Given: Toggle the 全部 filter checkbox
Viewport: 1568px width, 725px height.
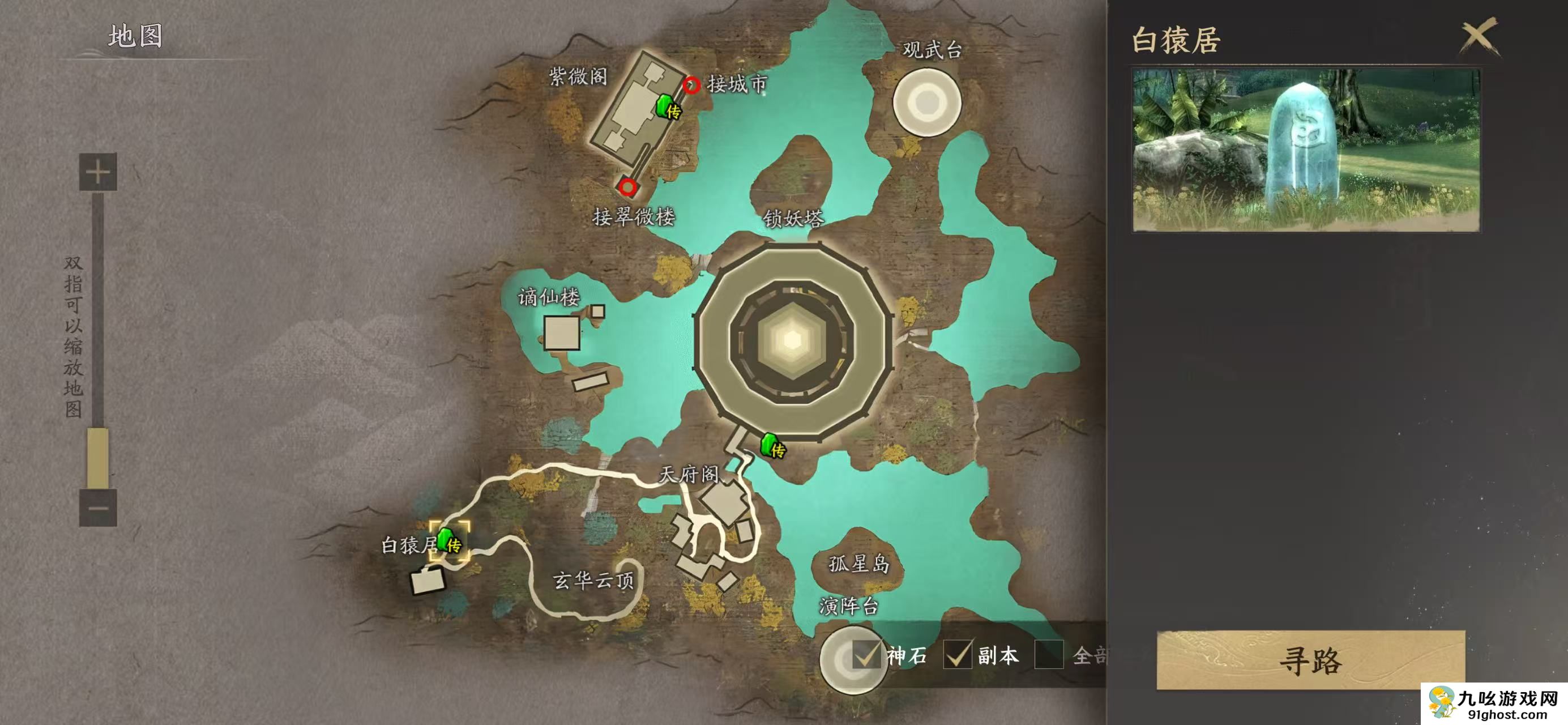Looking at the screenshot, I should 1048,655.
